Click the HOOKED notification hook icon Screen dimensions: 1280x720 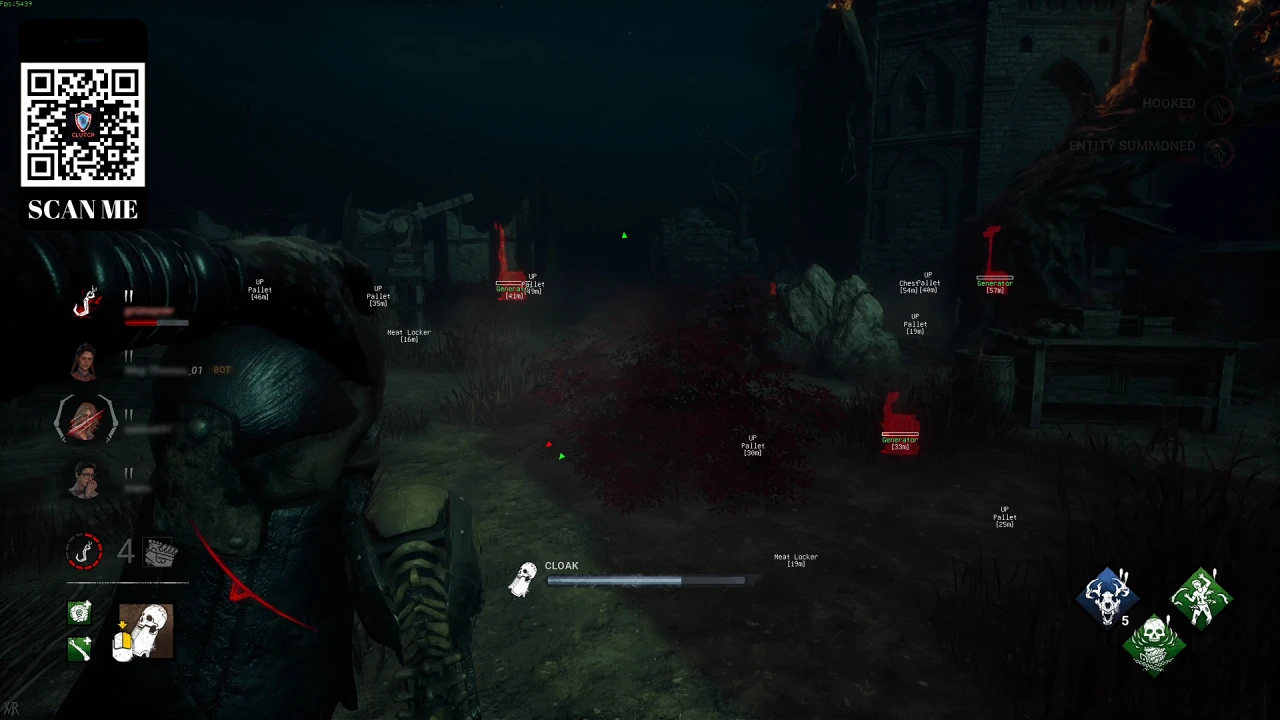click(1220, 110)
